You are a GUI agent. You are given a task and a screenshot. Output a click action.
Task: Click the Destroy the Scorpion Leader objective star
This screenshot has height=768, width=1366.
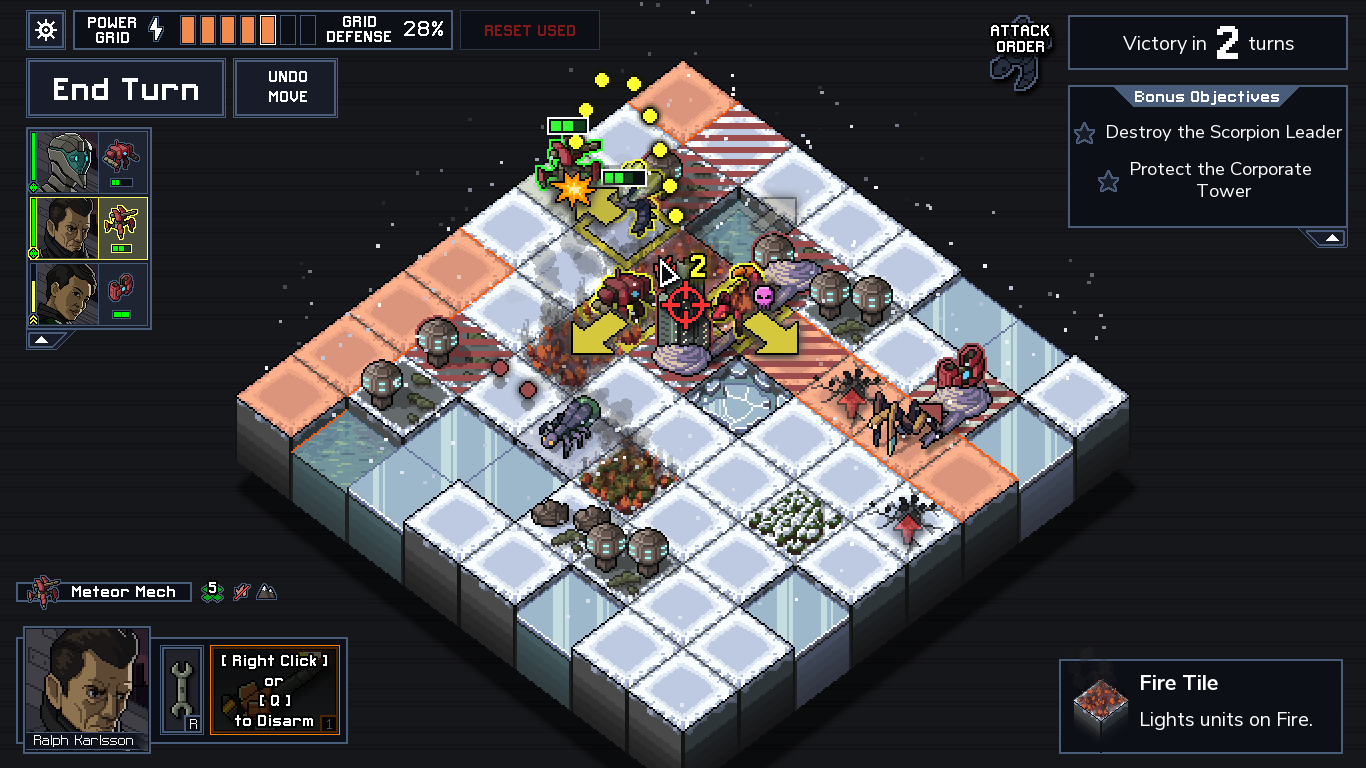click(x=1086, y=132)
